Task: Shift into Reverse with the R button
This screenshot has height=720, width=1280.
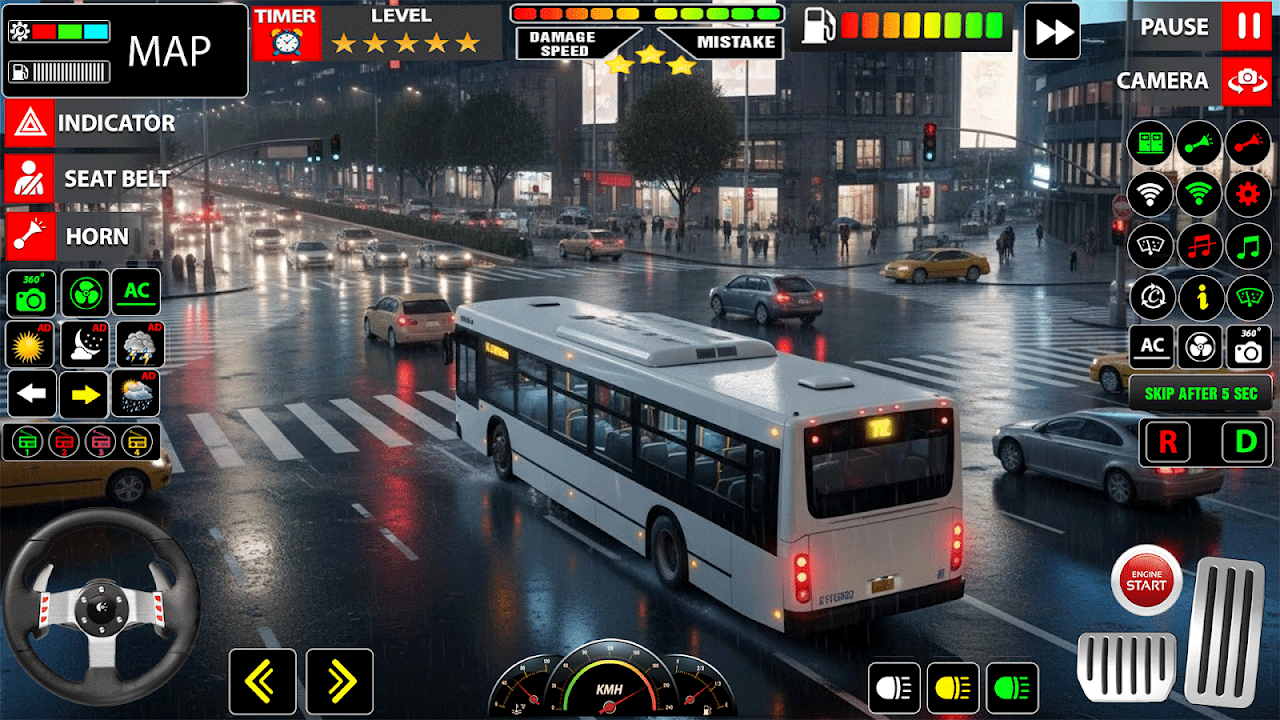Action: click(x=1168, y=442)
